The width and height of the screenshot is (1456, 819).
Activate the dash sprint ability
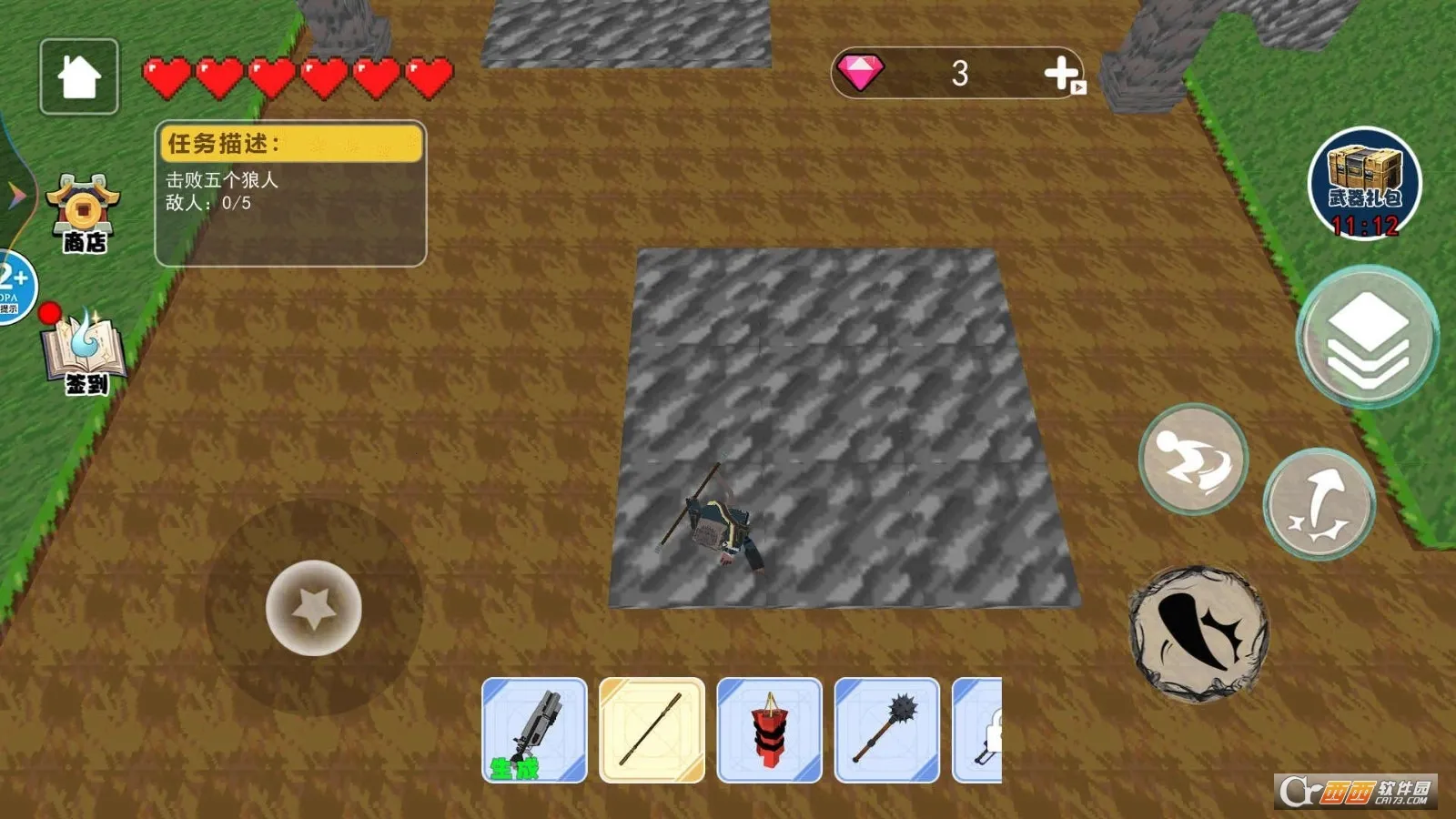tap(1193, 459)
